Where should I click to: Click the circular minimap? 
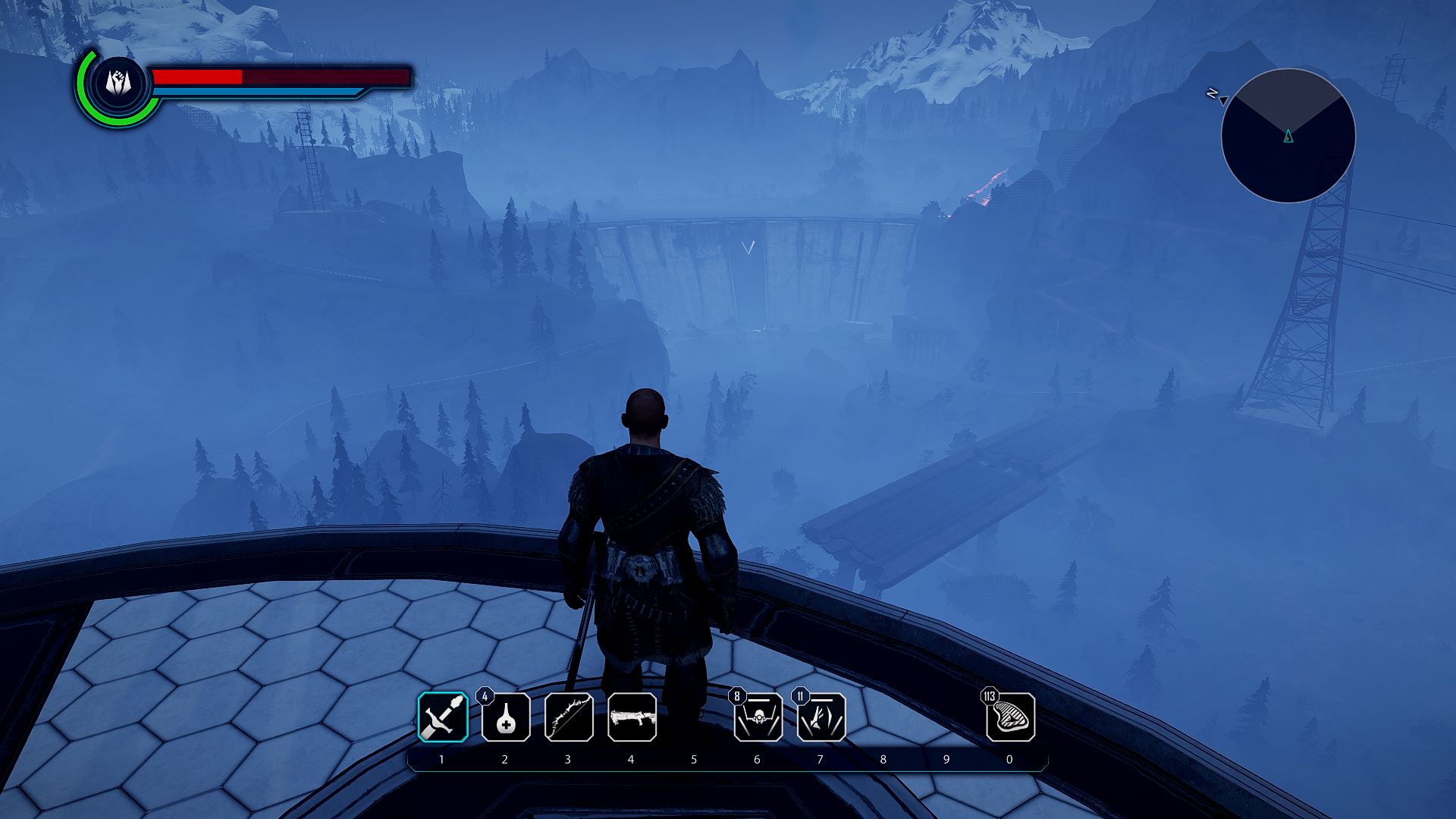pyautogui.click(x=1288, y=136)
